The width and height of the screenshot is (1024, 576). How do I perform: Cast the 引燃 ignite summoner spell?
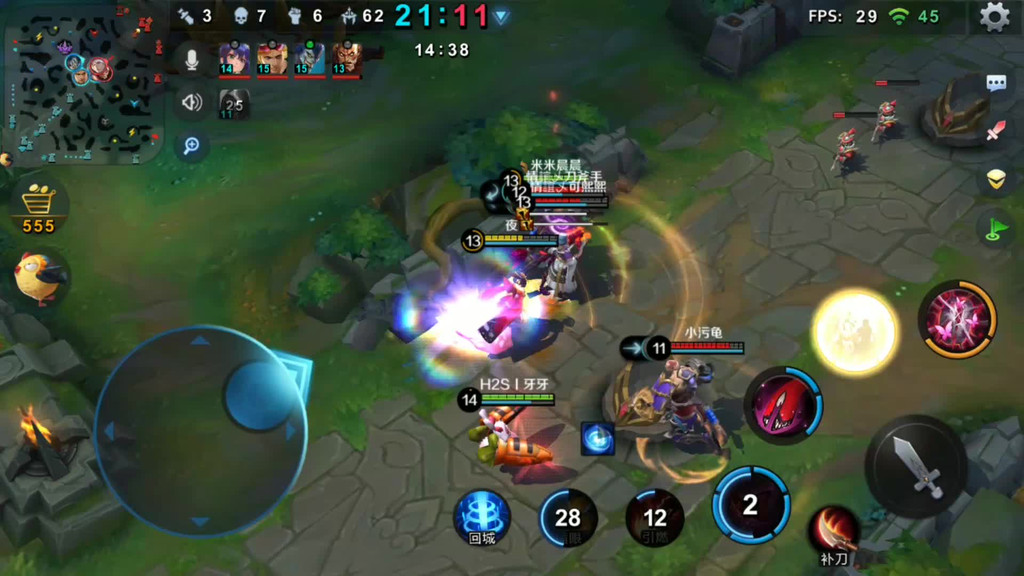pos(654,517)
